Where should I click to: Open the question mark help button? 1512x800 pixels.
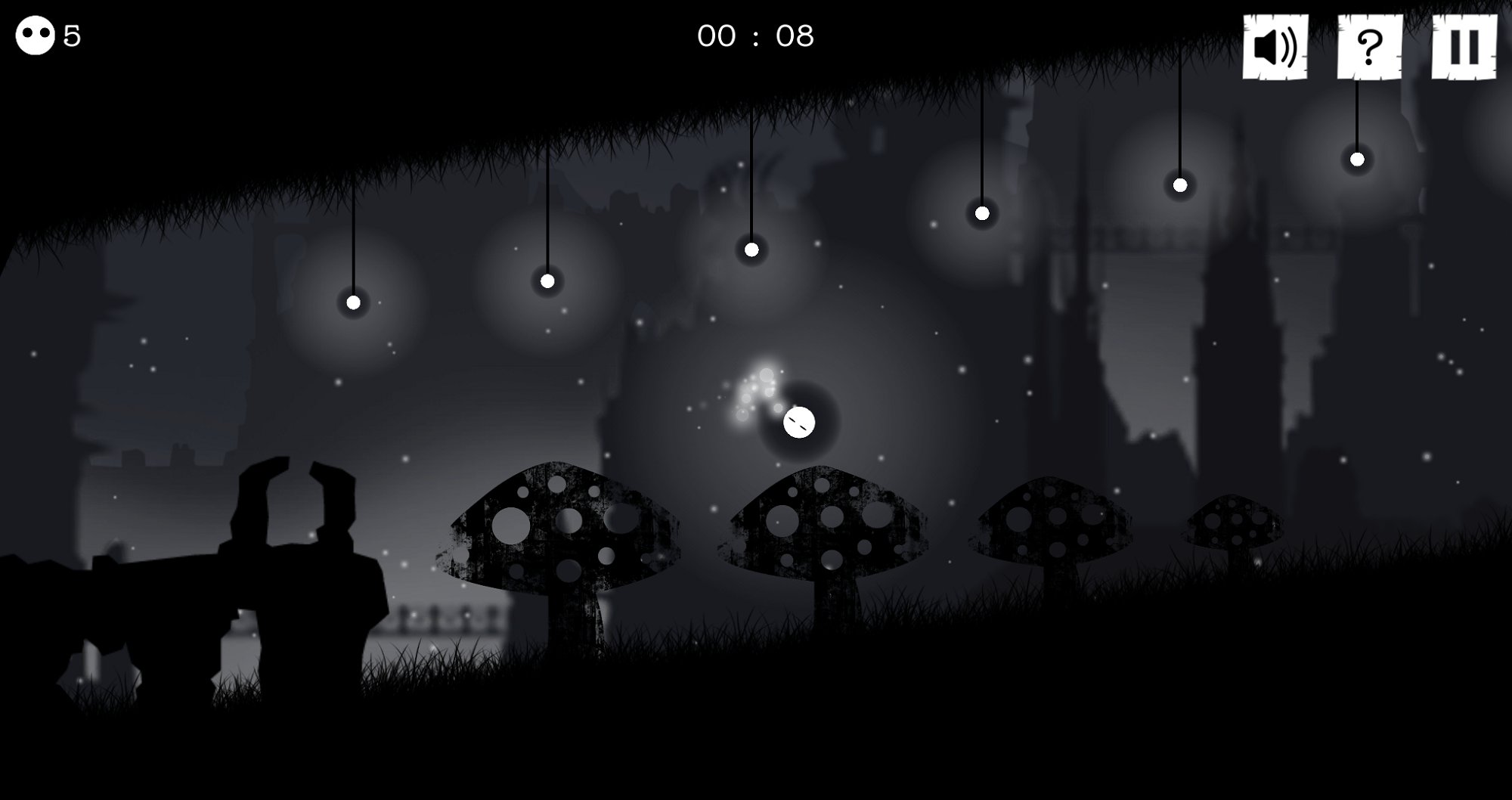[1369, 47]
